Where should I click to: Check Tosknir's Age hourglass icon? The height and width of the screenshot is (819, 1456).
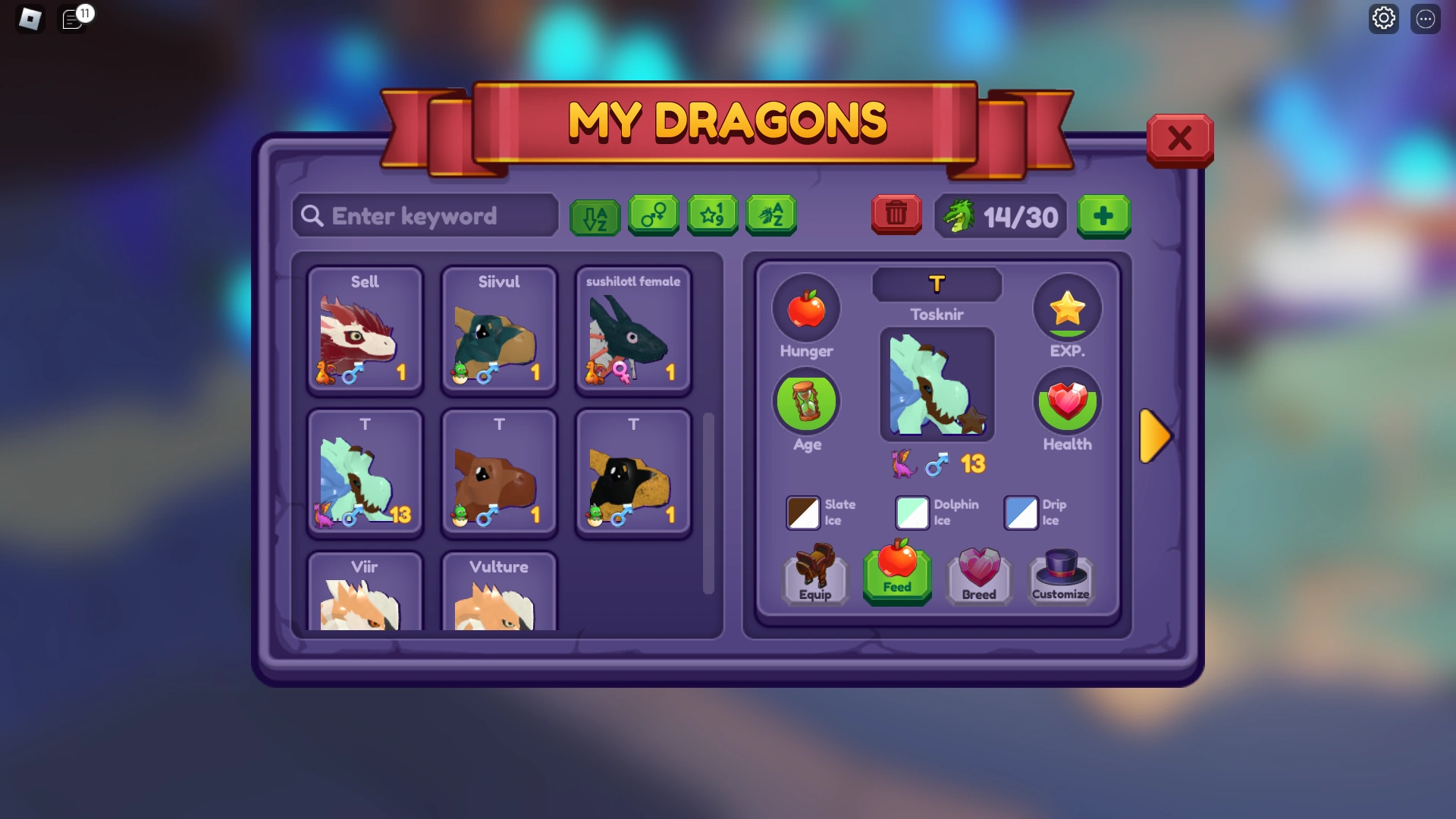[806, 402]
